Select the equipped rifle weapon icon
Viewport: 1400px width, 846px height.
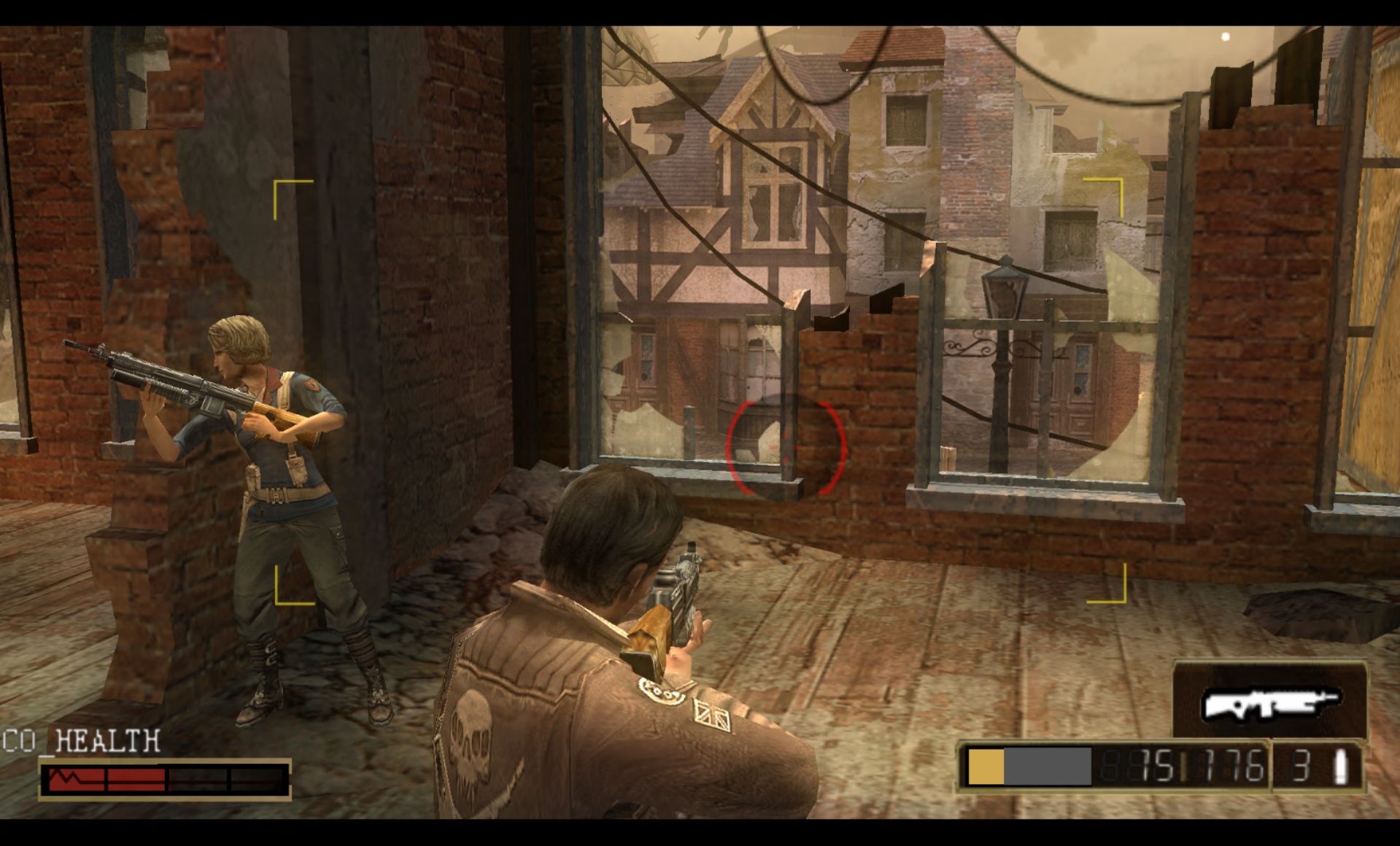tap(1270, 703)
